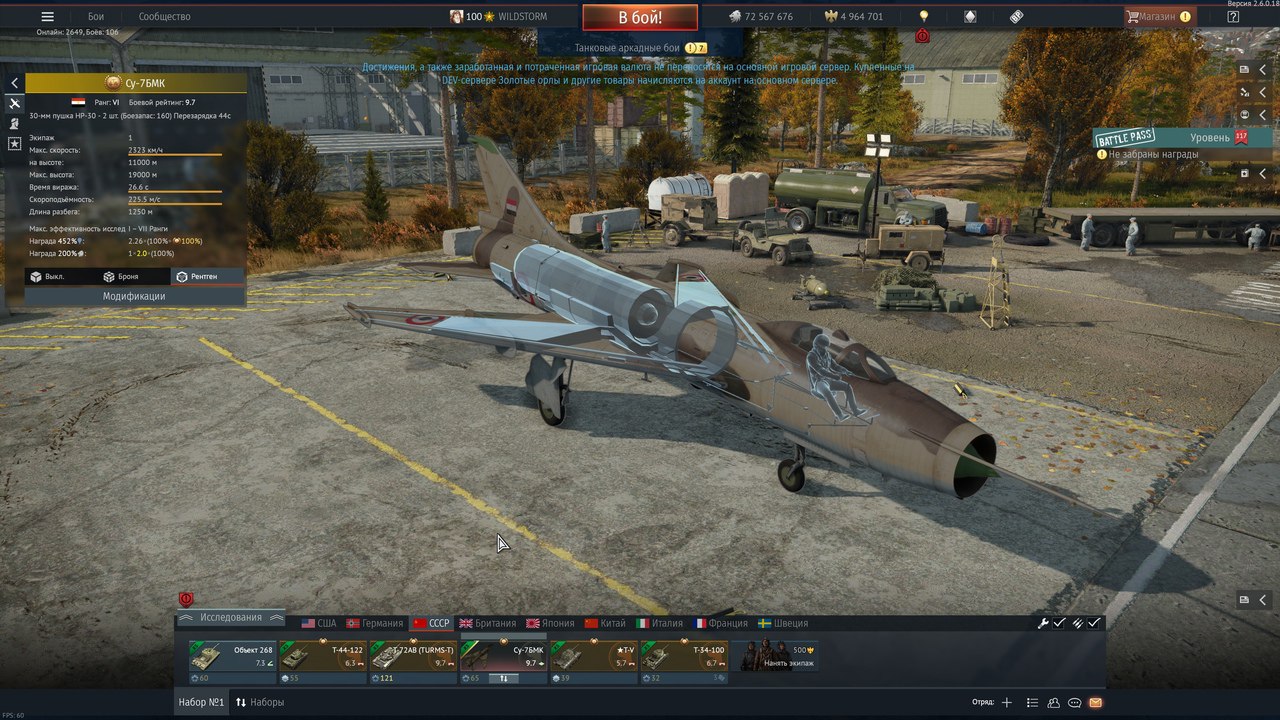1280x720 pixels.
Task: Open the Исследования research tree
Action: [x=231, y=618]
